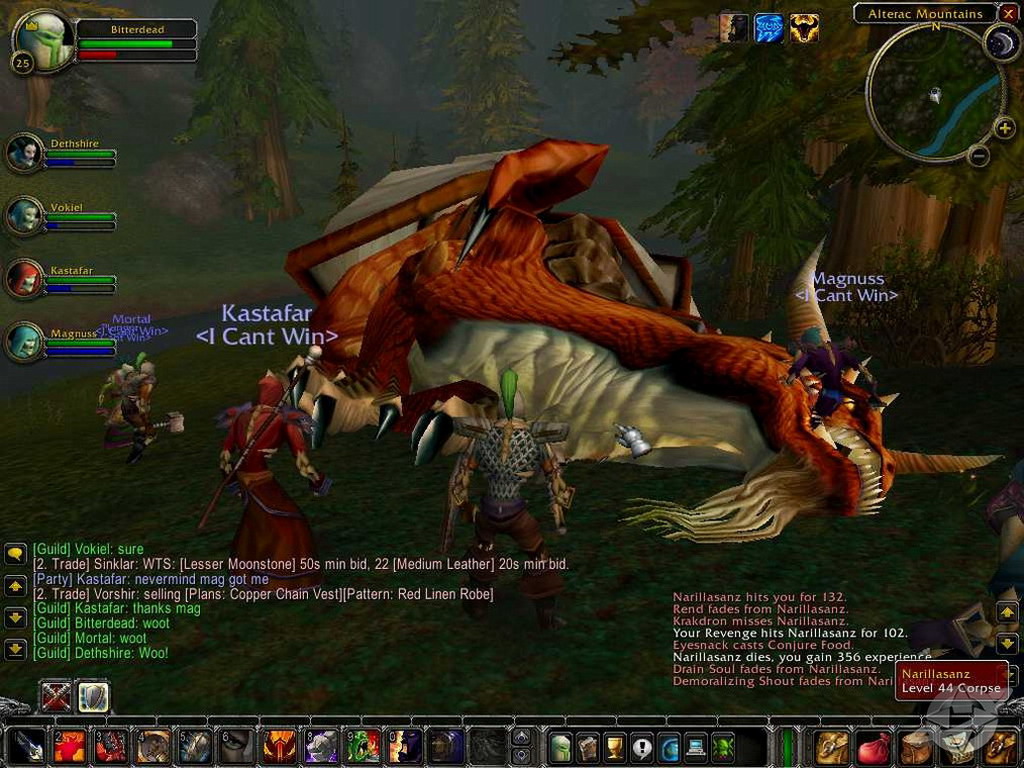Use the sword attack ability in slot one
This screenshot has height=768, width=1024.
(28, 746)
